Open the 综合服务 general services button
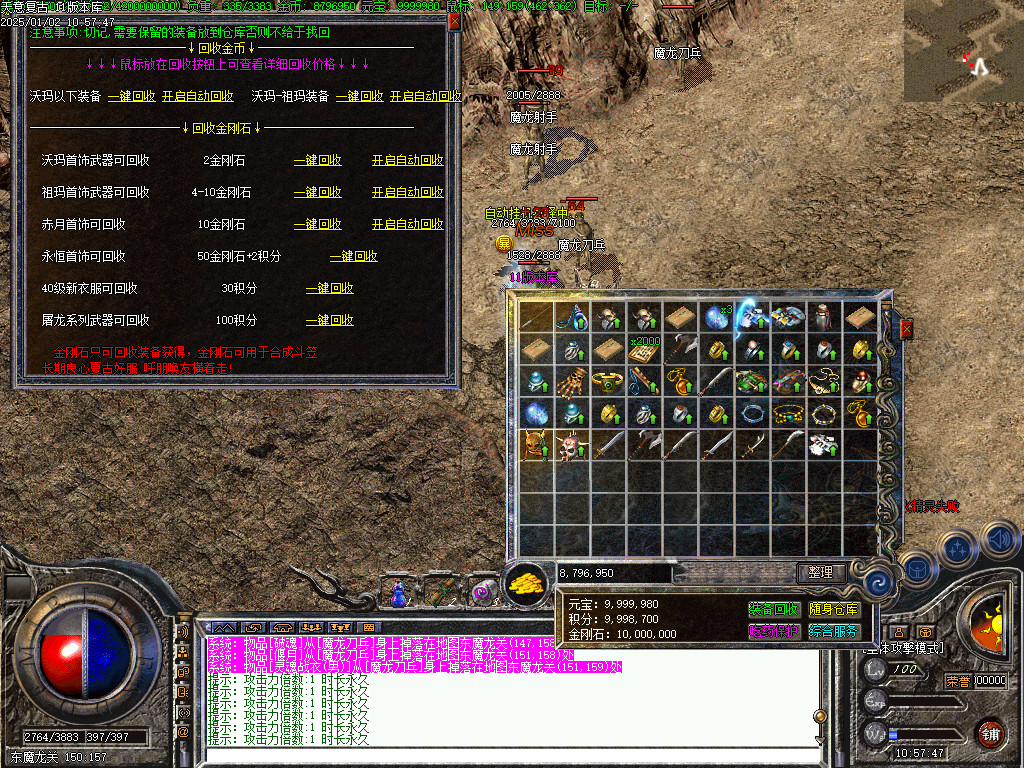The width and height of the screenshot is (1024, 768). (834, 631)
